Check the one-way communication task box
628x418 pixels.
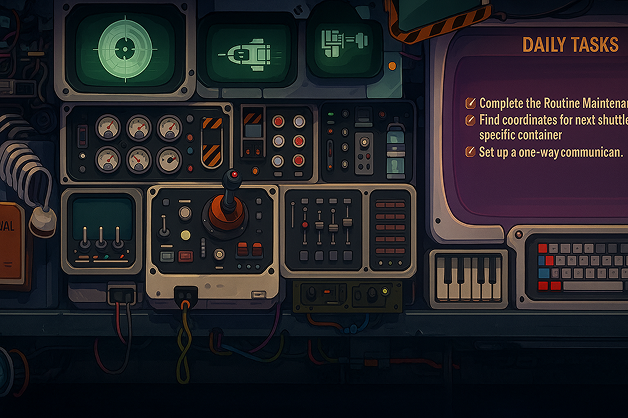[x=471, y=152]
